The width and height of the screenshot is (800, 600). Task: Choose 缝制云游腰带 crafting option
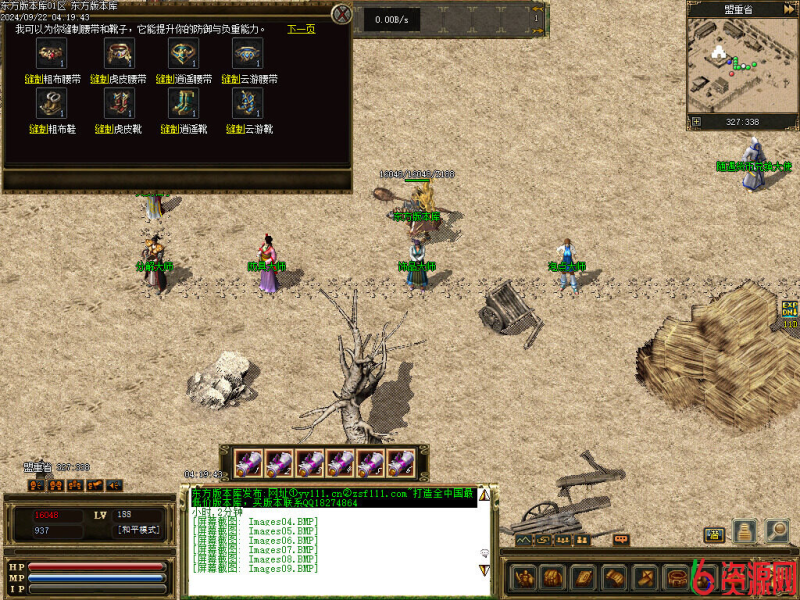pos(249,78)
